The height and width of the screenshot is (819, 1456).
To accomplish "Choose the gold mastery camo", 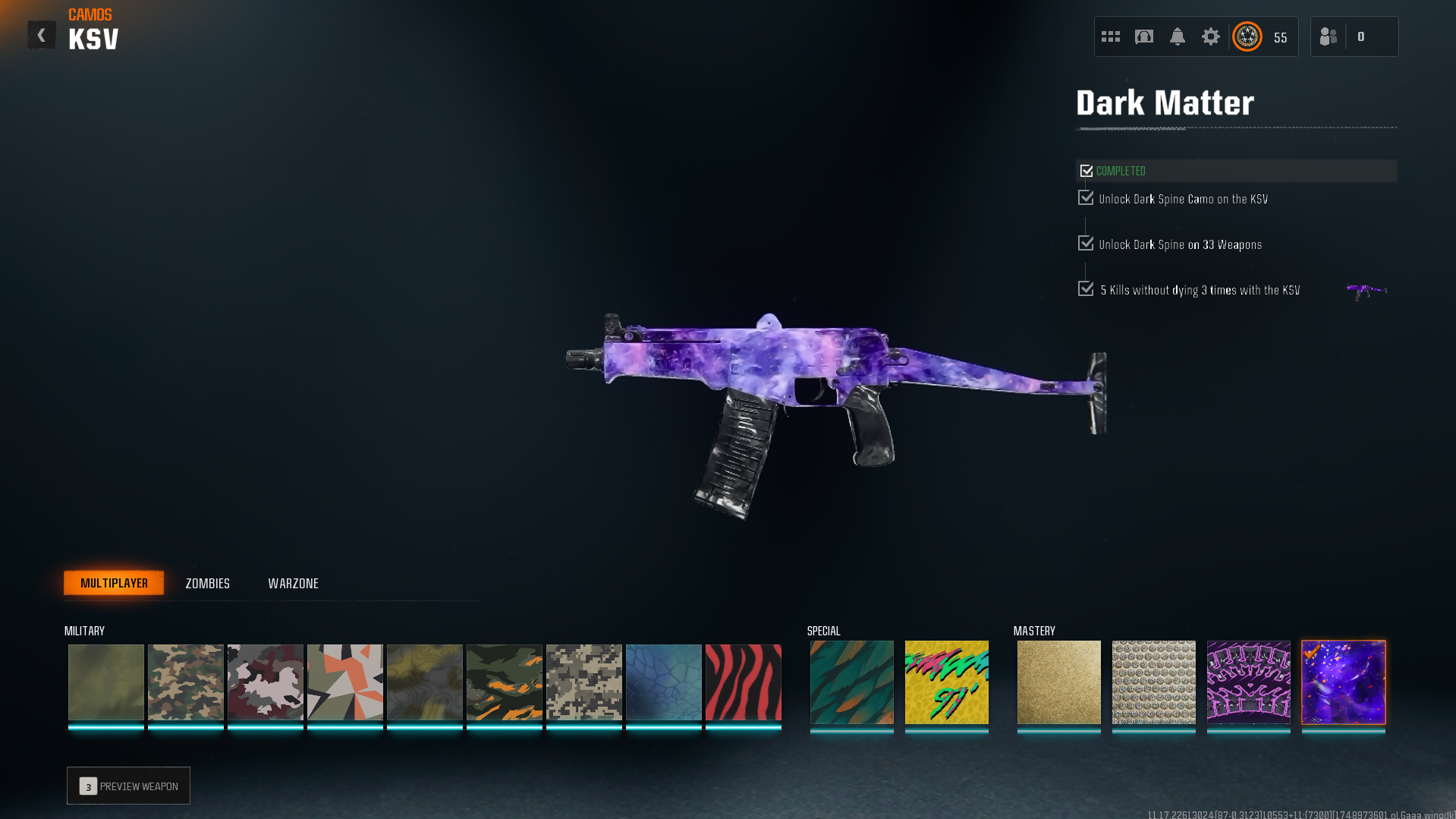I will (1058, 682).
